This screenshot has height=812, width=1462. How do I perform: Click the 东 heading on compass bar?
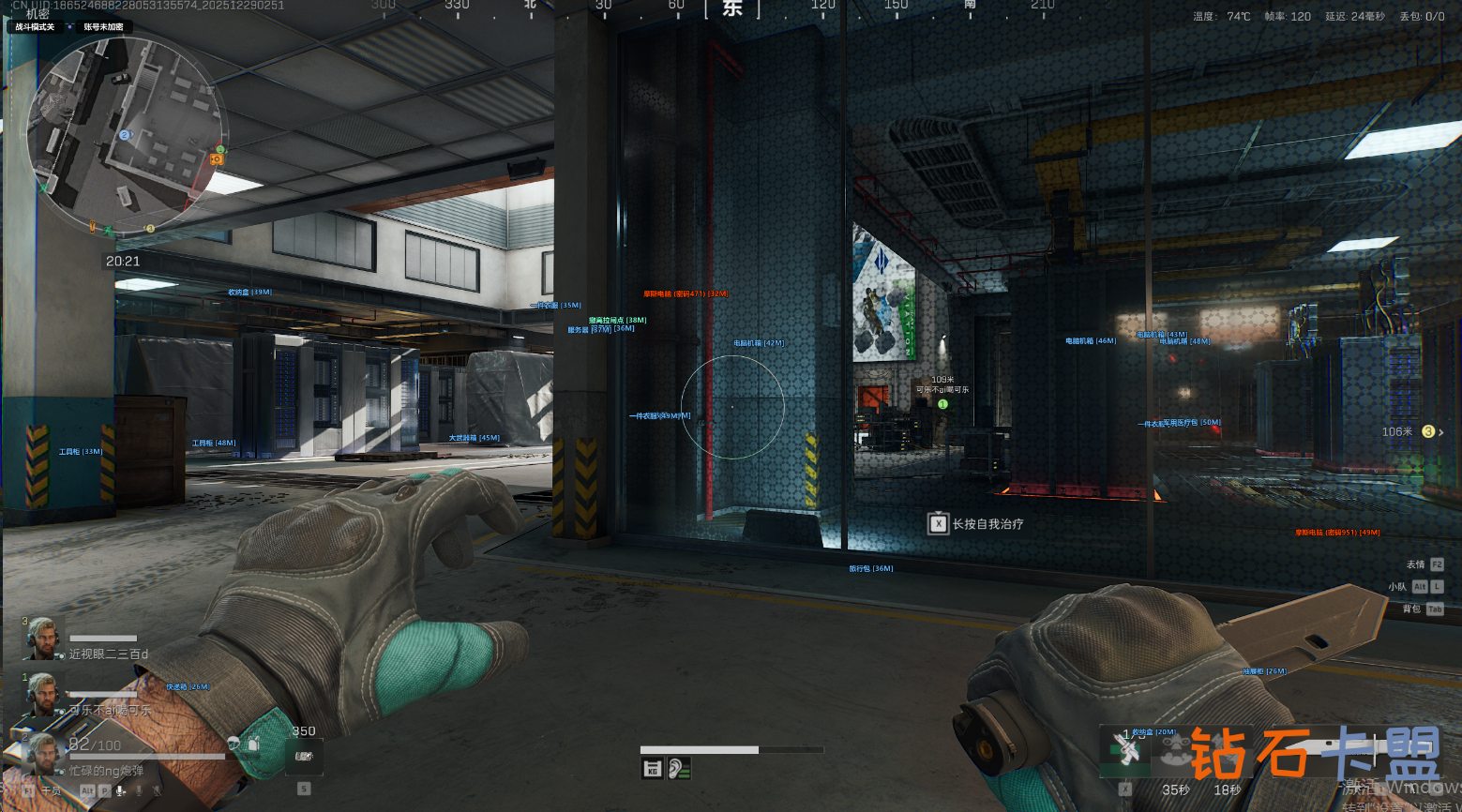point(732,8)
